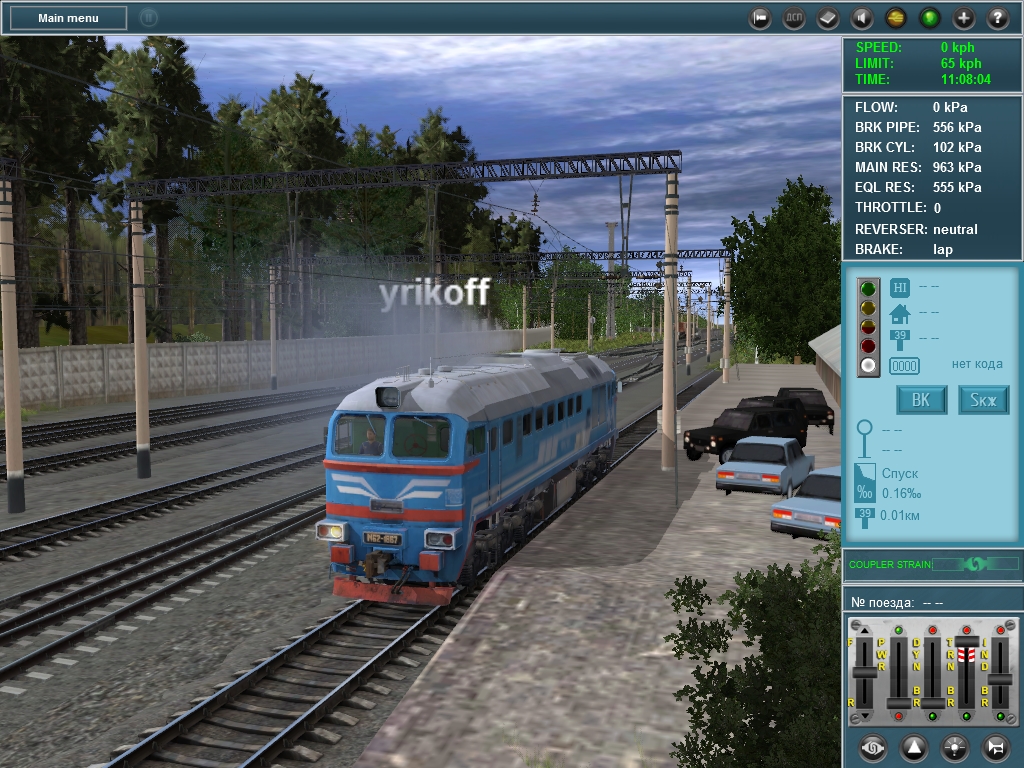Click the pause button beside Main menu
Screen dimensions: 1024x768
point(148,17)
